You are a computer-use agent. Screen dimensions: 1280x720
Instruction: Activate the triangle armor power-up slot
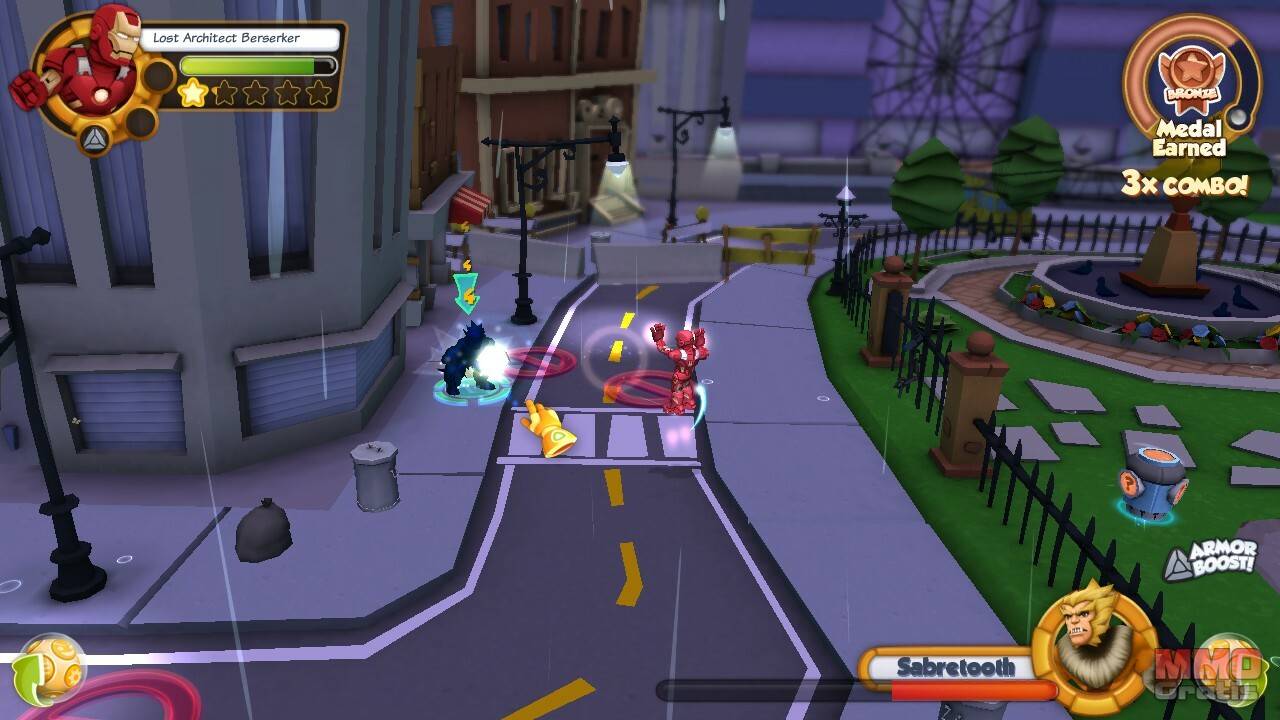[96, 137]
